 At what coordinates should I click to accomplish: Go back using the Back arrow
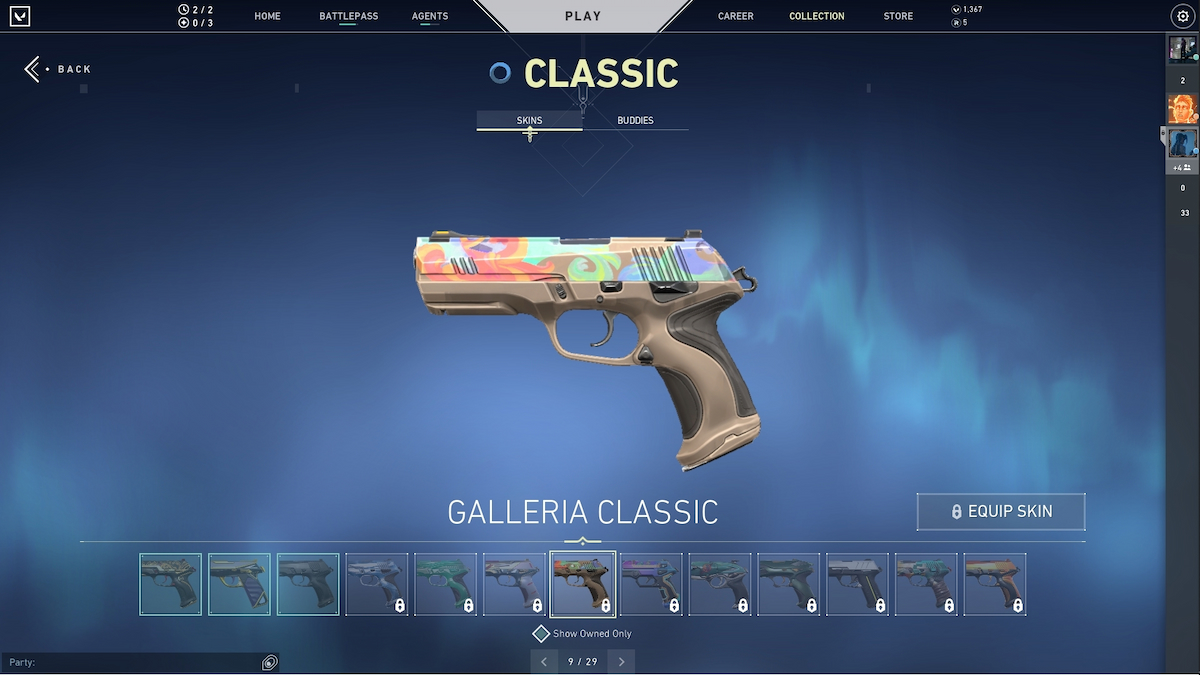[x=34, y=69]
